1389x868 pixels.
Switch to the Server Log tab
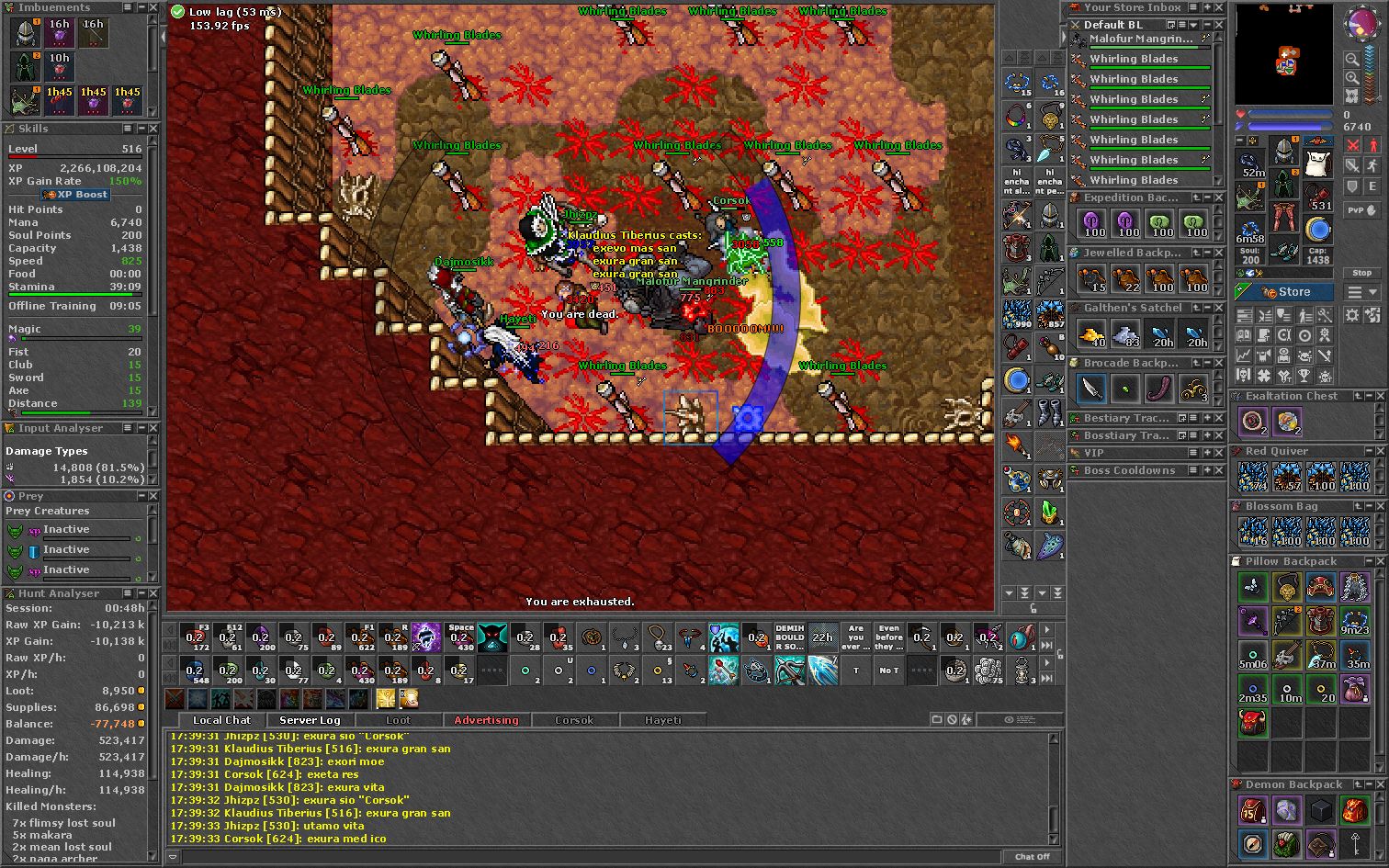click(310, 720)
